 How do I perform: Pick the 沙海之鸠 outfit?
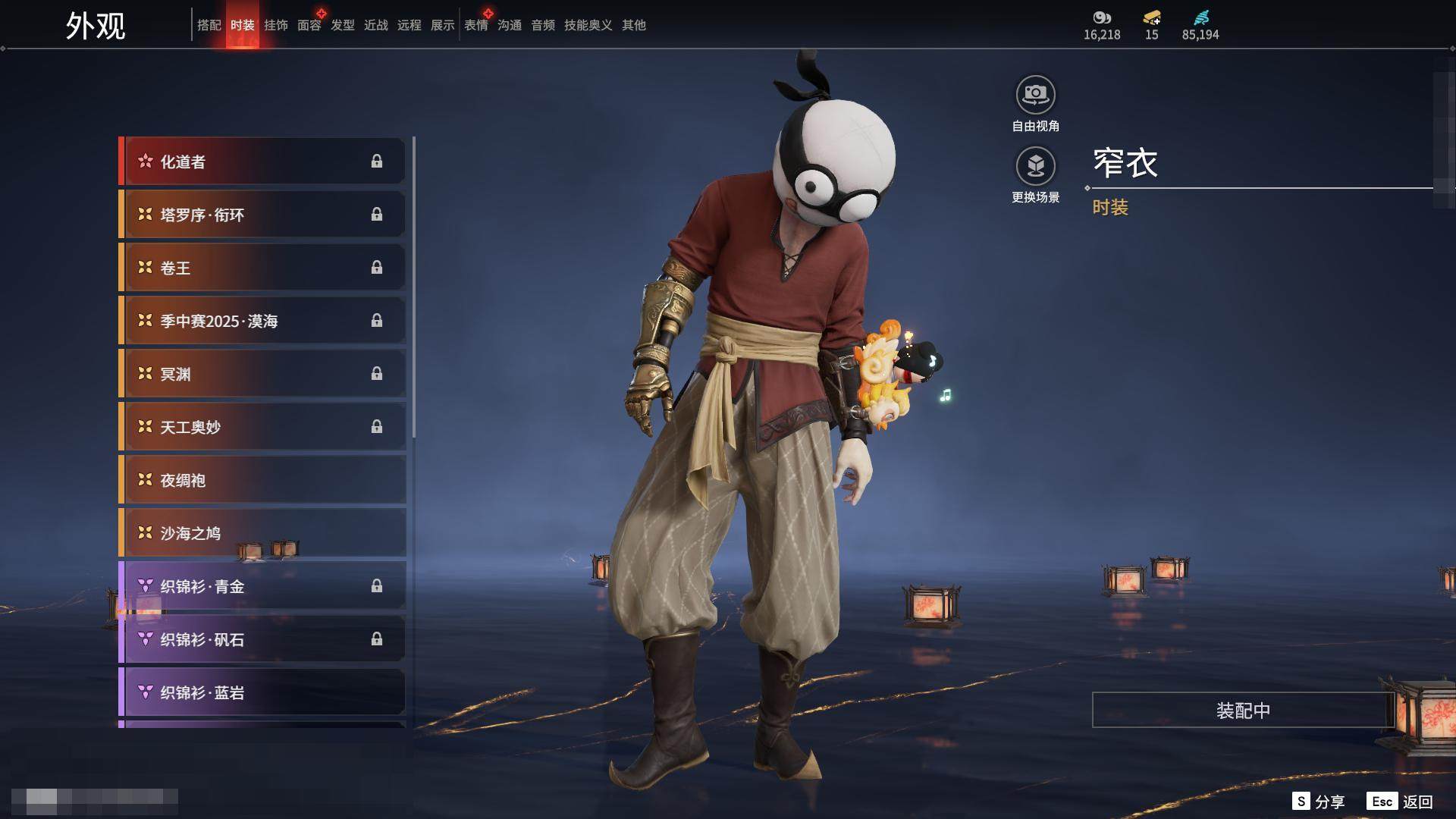pyautogui.click(x=262, y=533)
